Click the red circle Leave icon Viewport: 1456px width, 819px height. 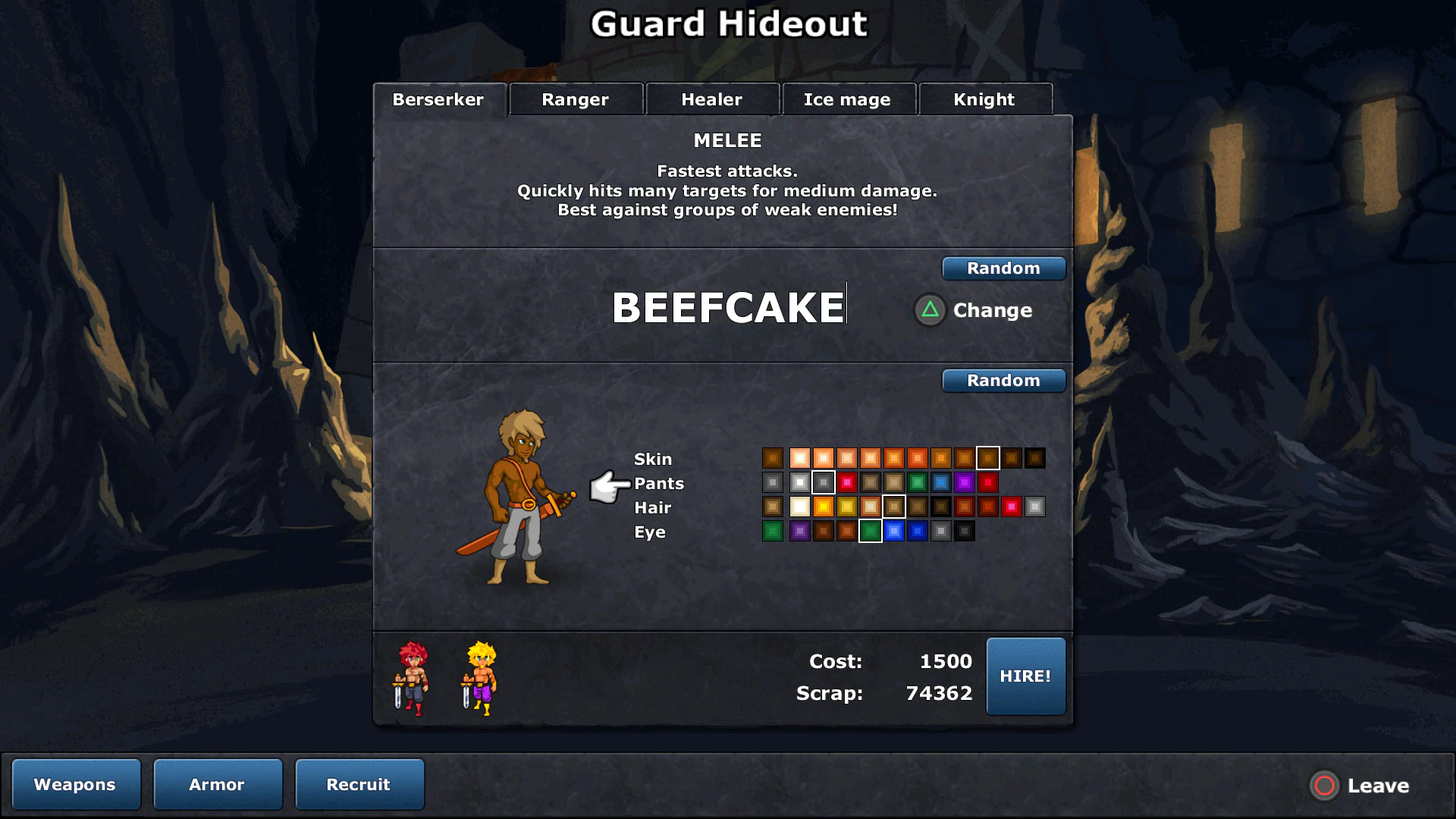tap(1324, 786)
